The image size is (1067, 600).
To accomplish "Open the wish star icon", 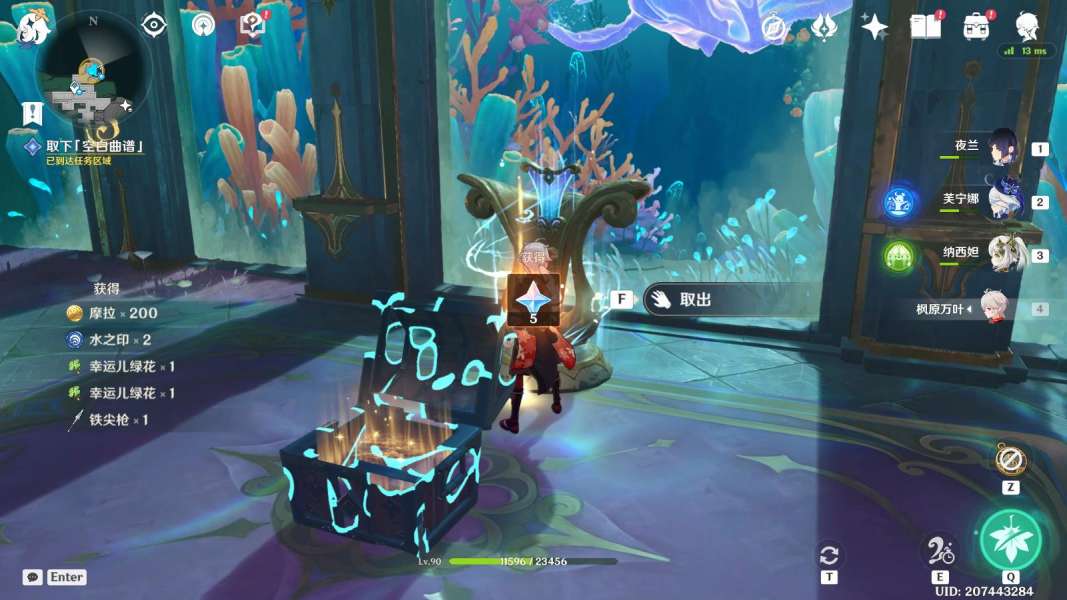I will click(874, 27).
